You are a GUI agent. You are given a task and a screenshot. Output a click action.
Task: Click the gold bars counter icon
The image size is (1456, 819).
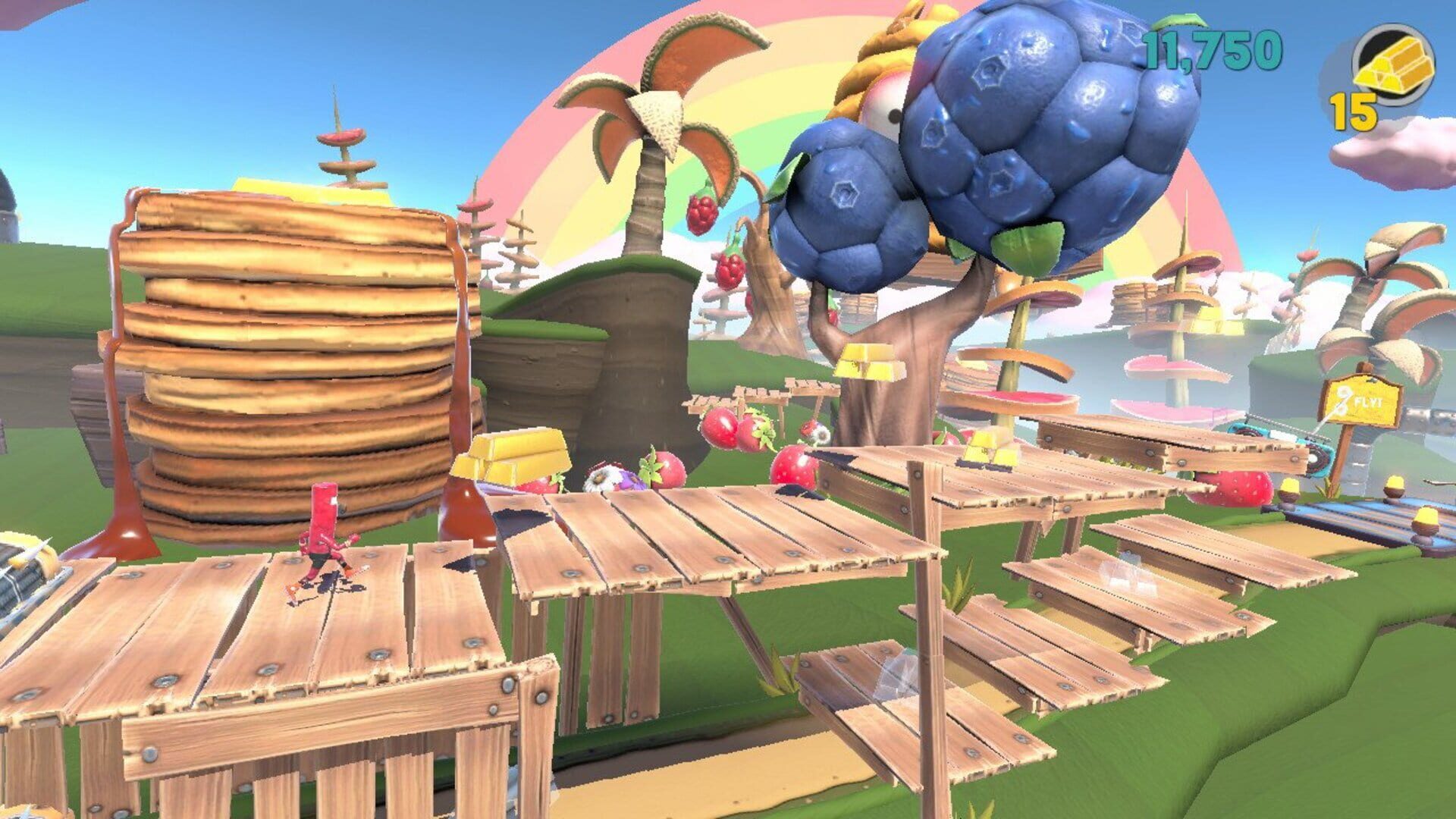[1394, 62]
